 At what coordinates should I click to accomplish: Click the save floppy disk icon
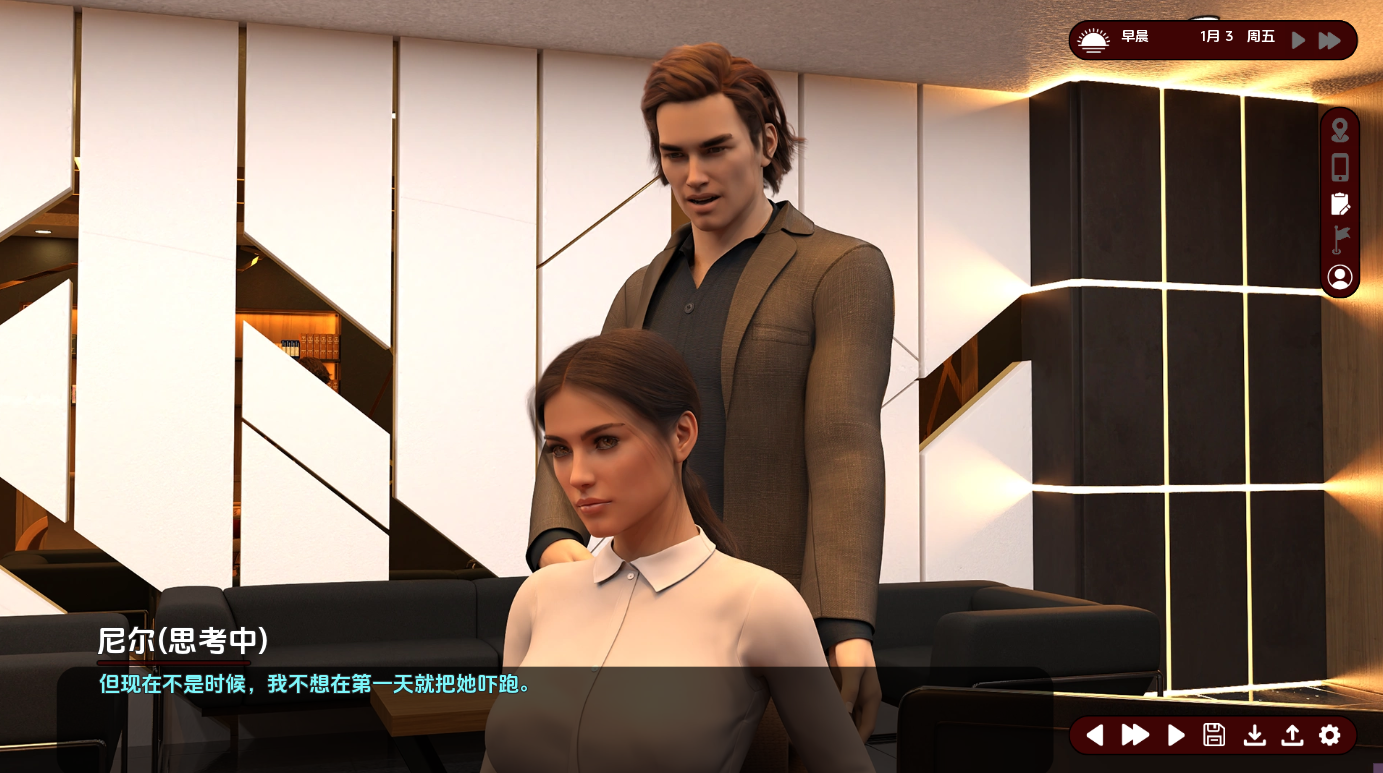point(1214,735)
